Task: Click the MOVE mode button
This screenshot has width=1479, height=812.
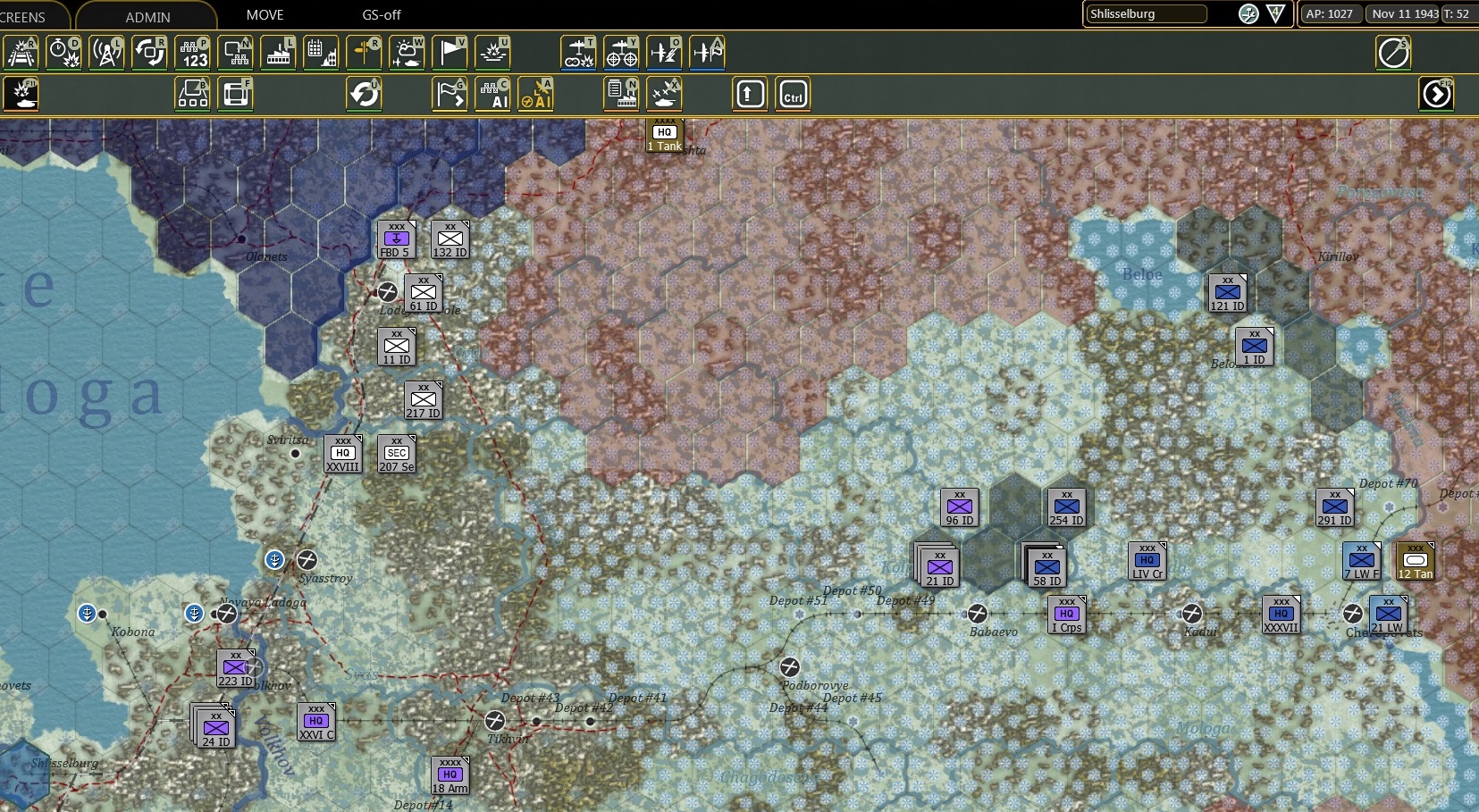Action: pos(264,14)
